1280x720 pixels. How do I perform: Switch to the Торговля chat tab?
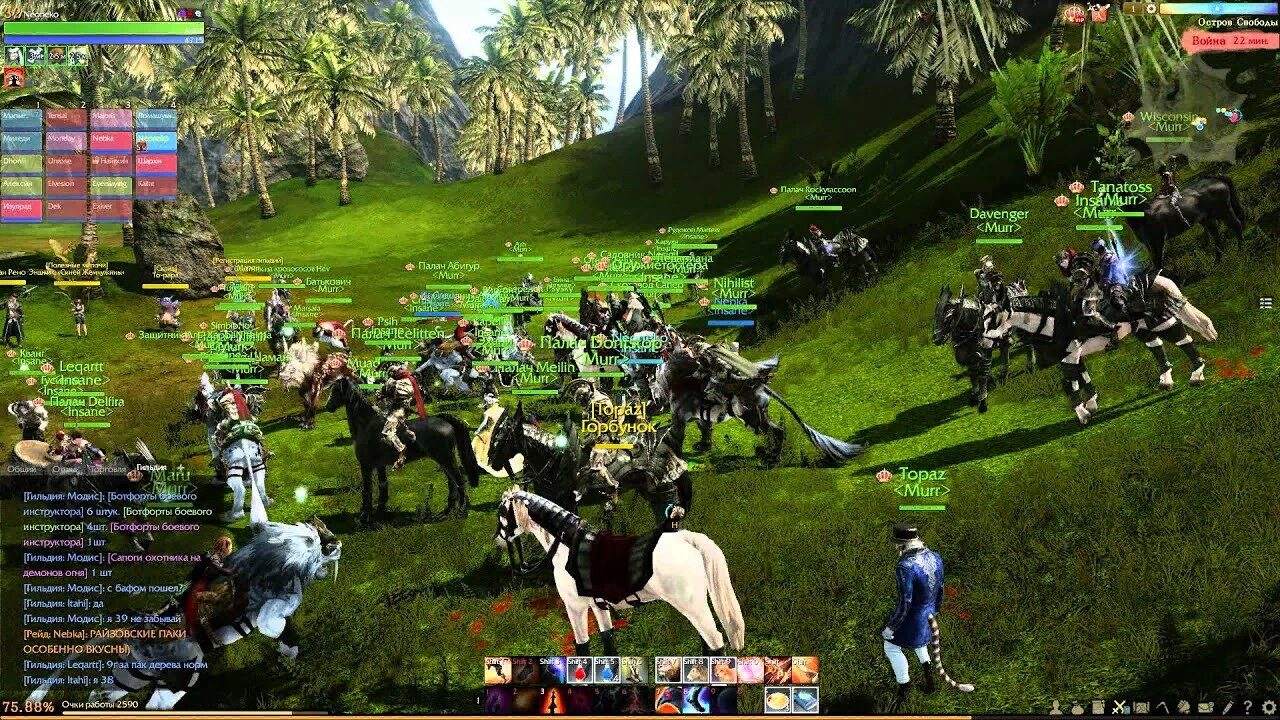[x=107, y=469]
